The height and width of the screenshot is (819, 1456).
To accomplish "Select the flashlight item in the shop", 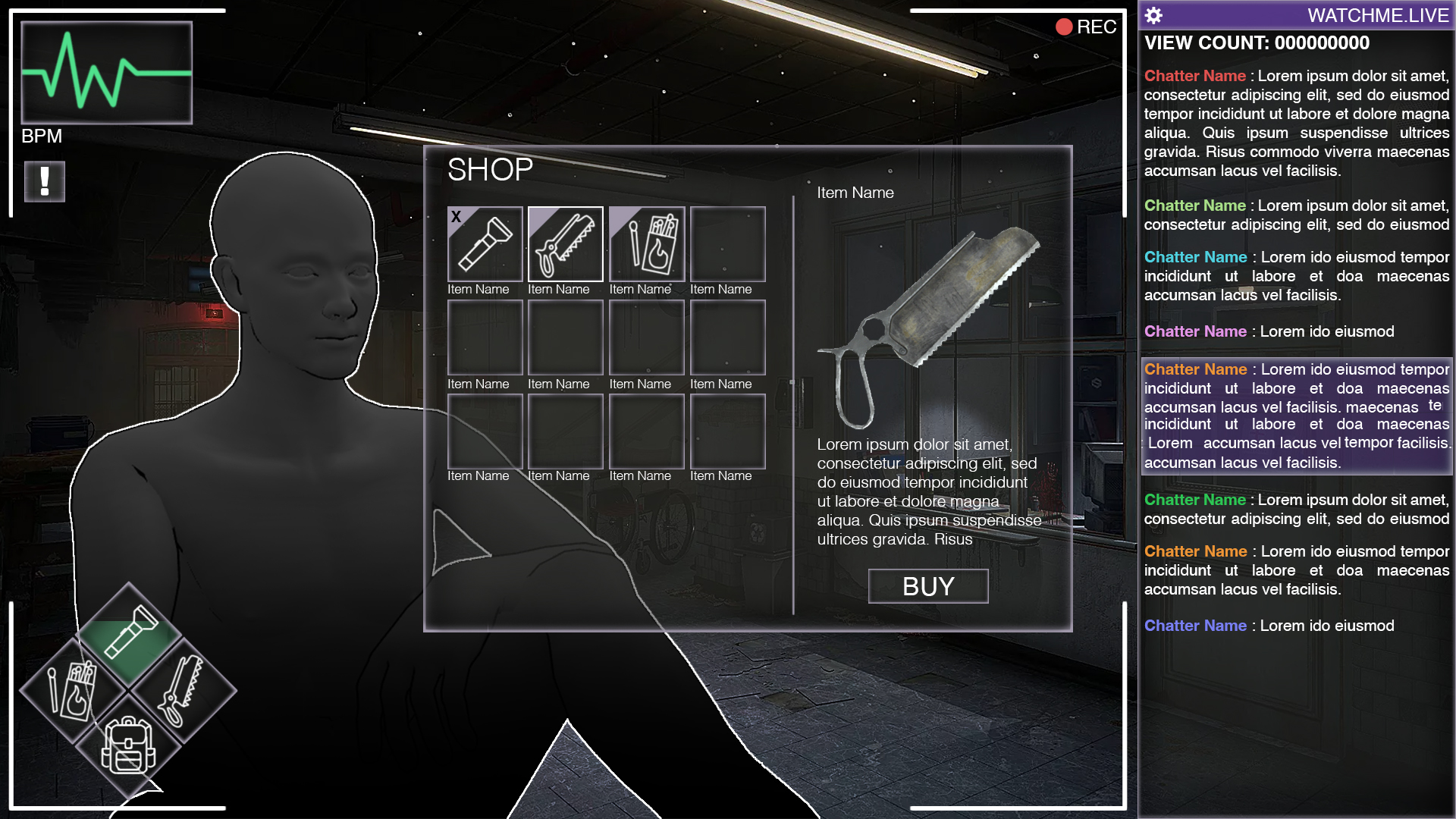I will (x=485, y=244).
